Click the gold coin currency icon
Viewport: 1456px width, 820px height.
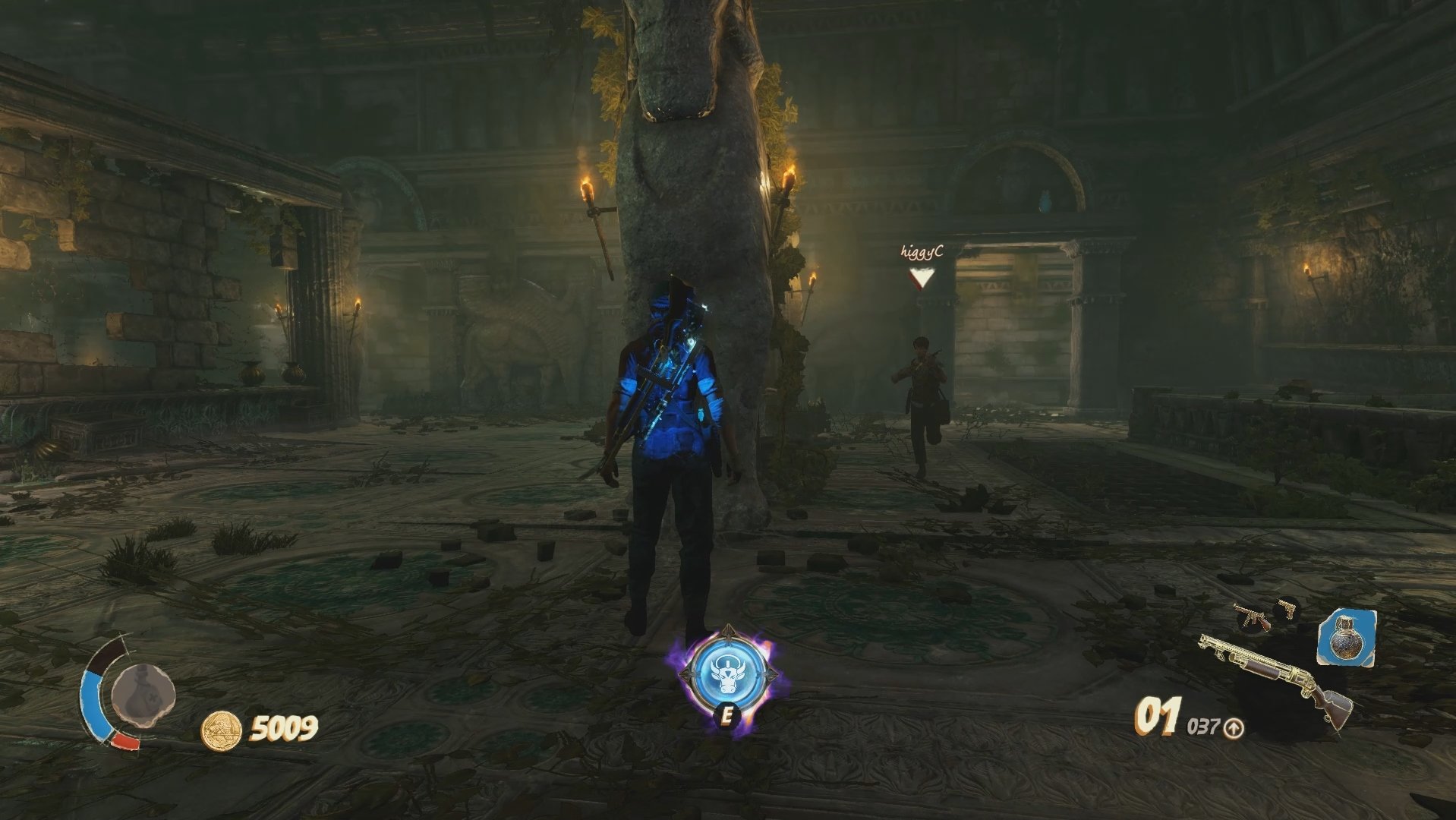tap(221, 730)
